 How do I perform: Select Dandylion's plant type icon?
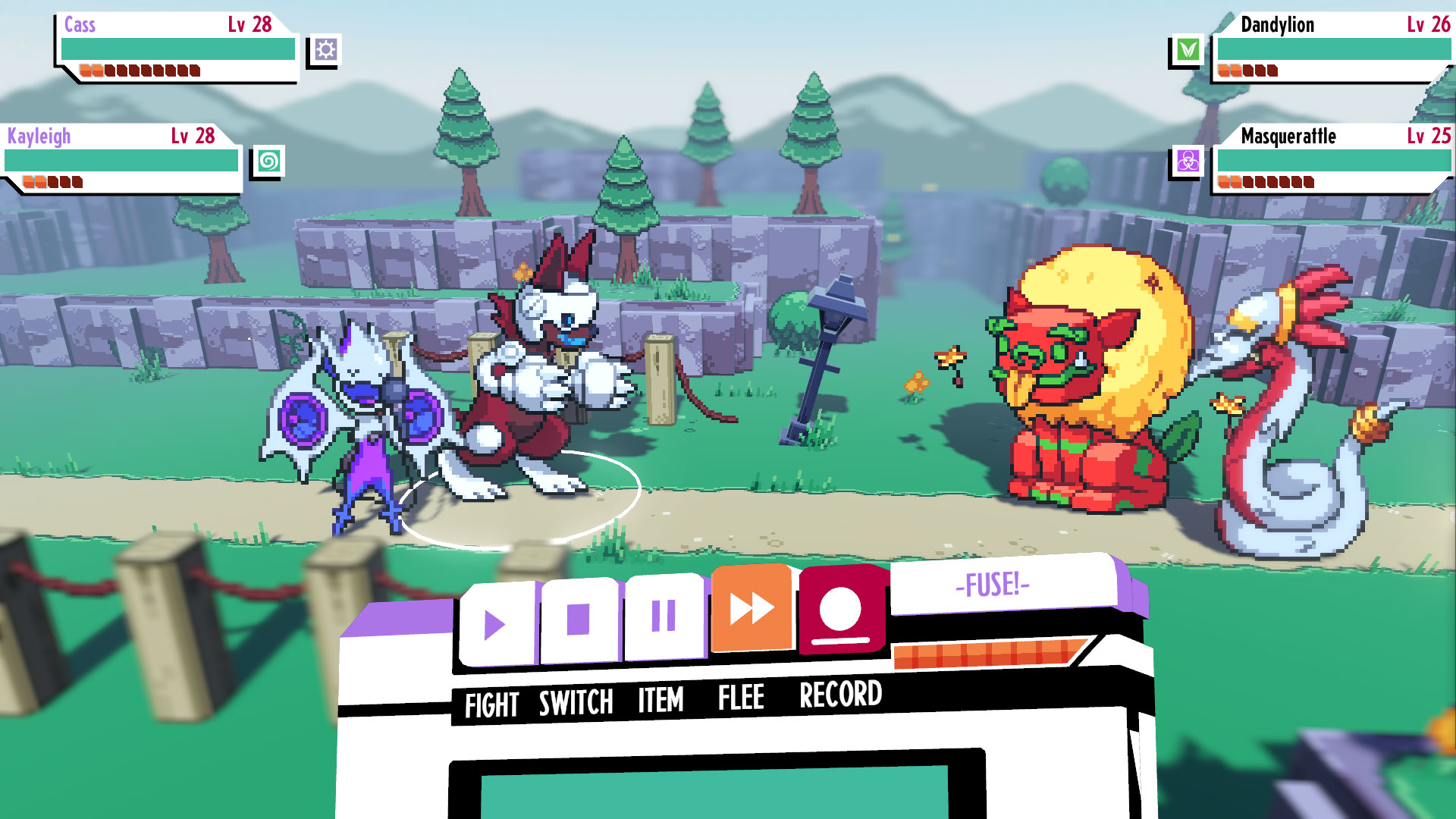(x=1191, y=50)
